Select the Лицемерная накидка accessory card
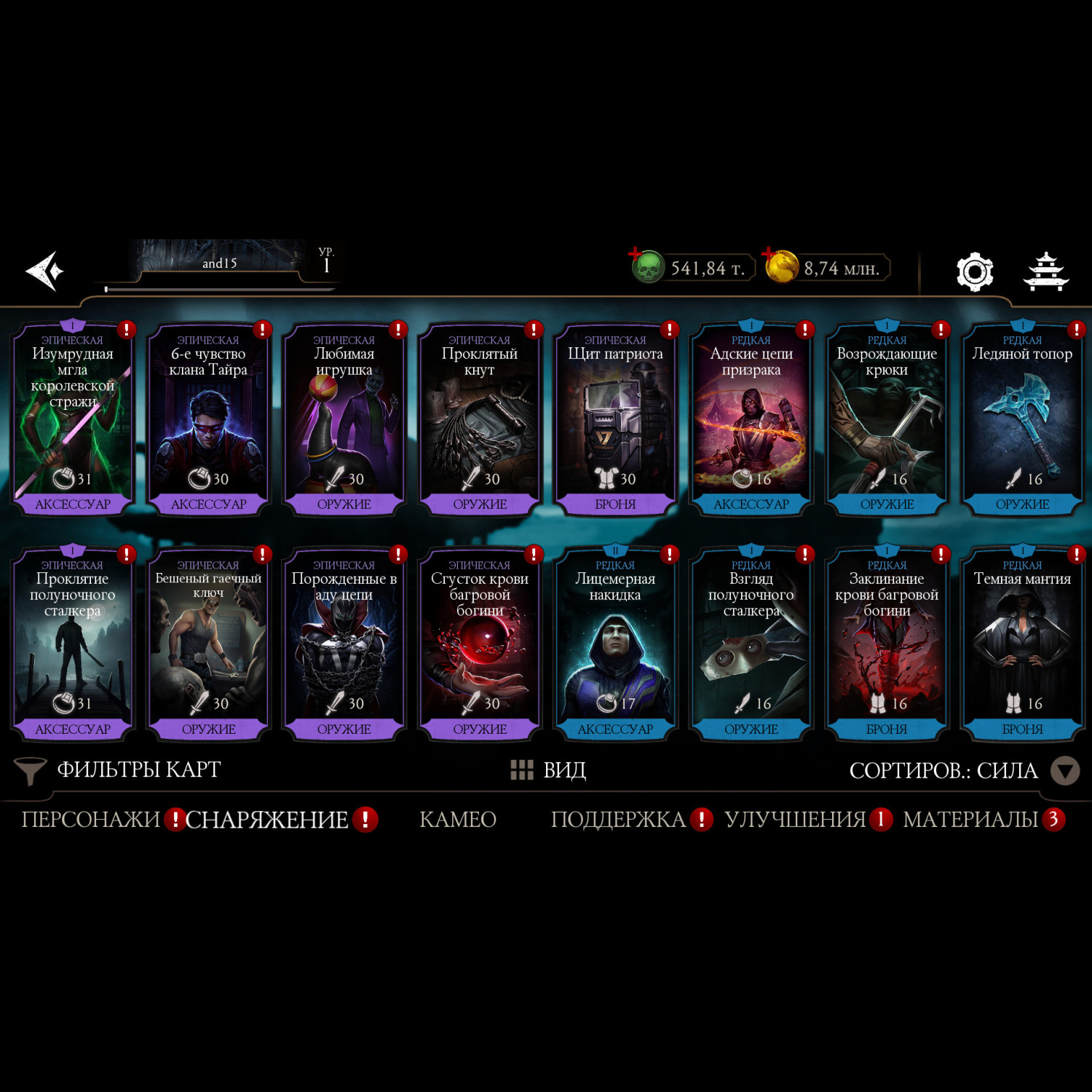1092x1092 pixels. pos(615,645)
